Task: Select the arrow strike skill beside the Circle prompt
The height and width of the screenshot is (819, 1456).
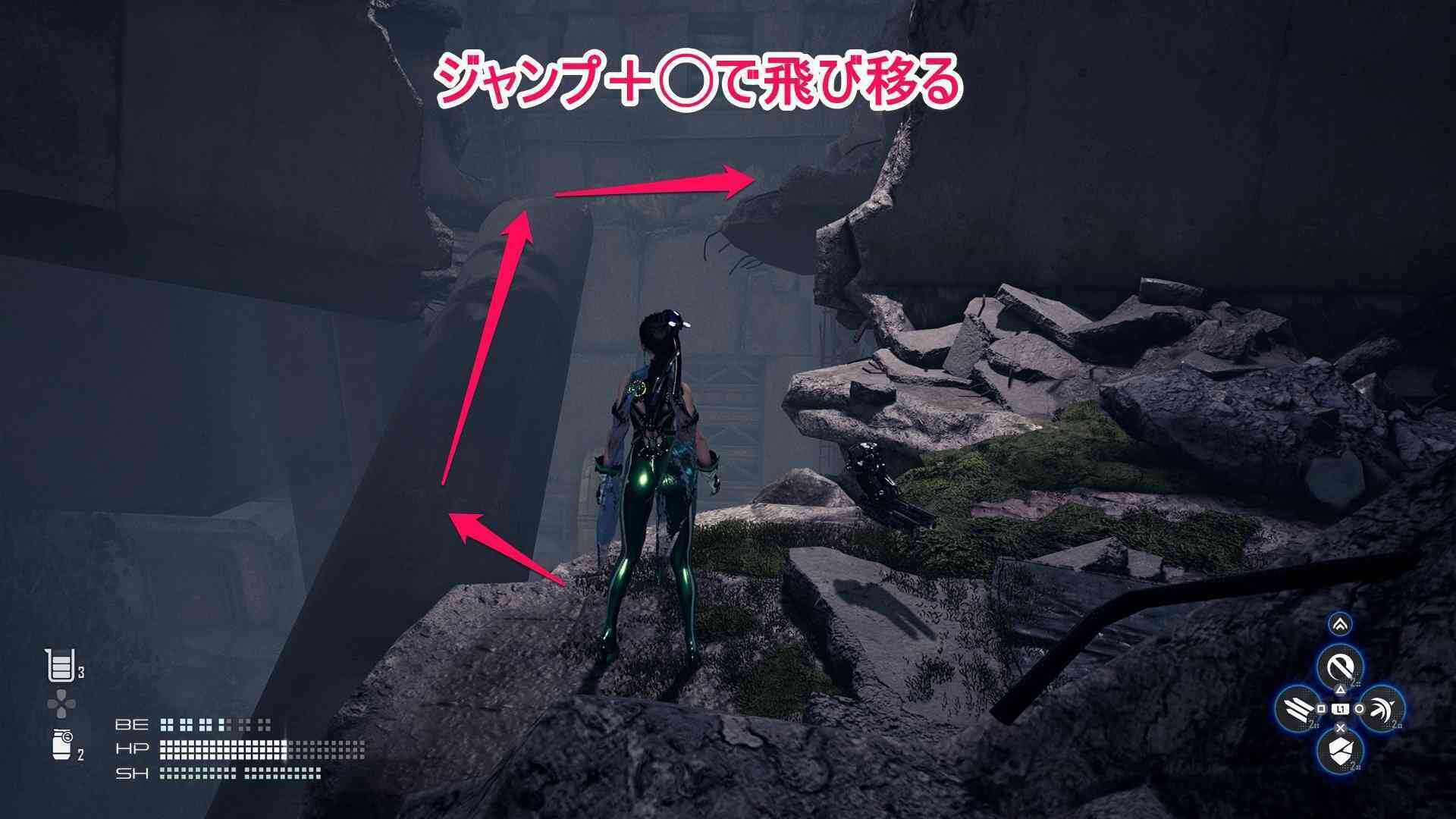Action: tap(1381, 708)
